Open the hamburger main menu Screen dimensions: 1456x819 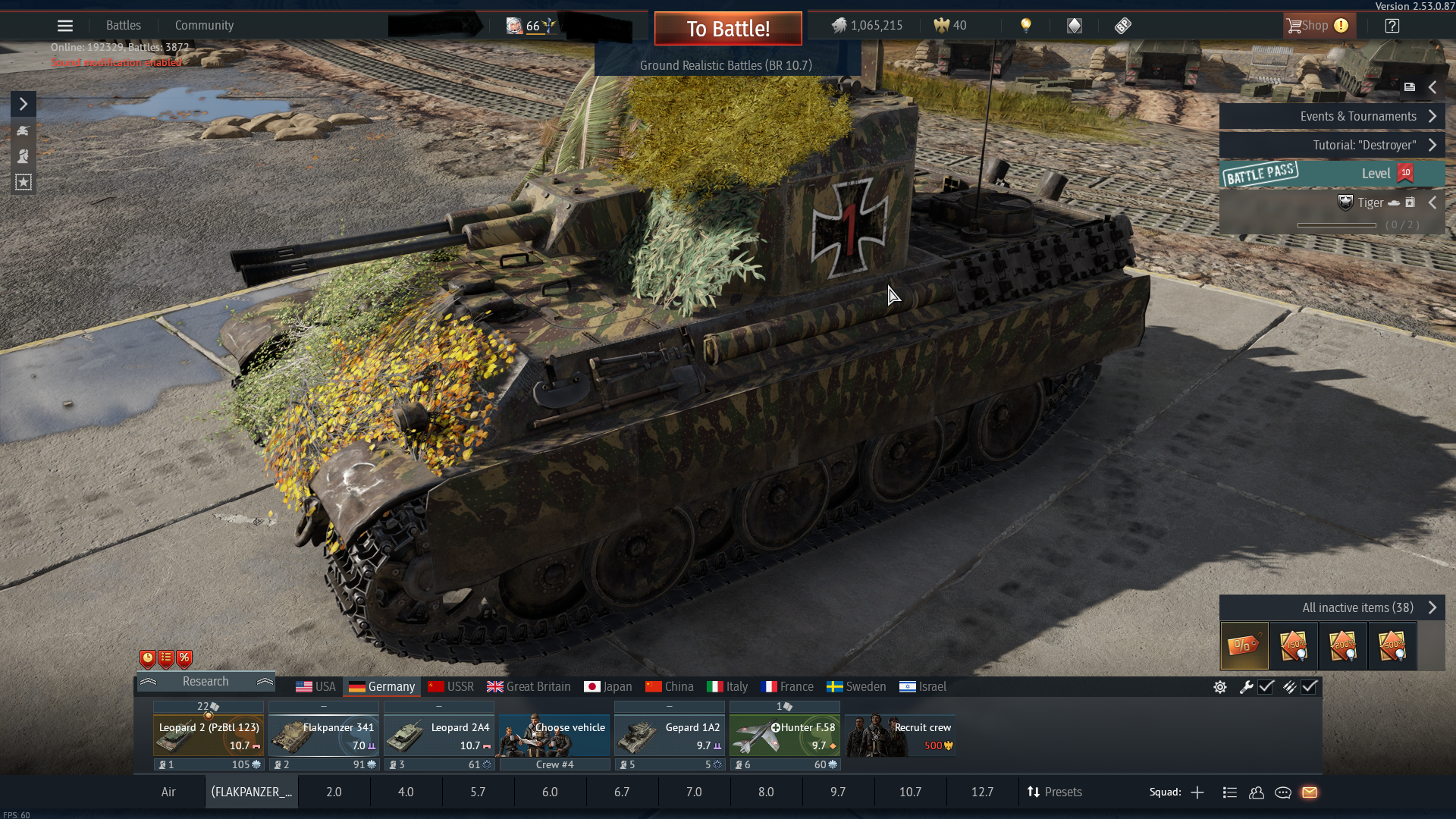click(65, 26)
